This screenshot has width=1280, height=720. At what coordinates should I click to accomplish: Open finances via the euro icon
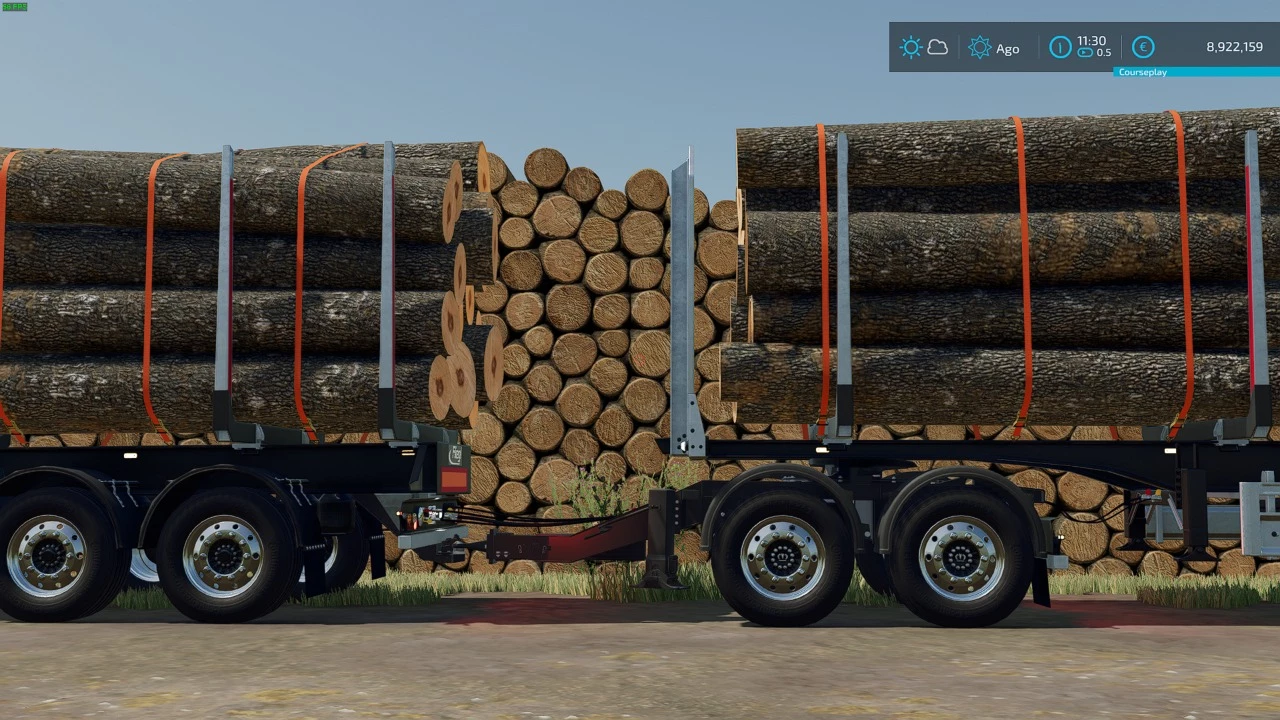click(x=1143, y=47)
